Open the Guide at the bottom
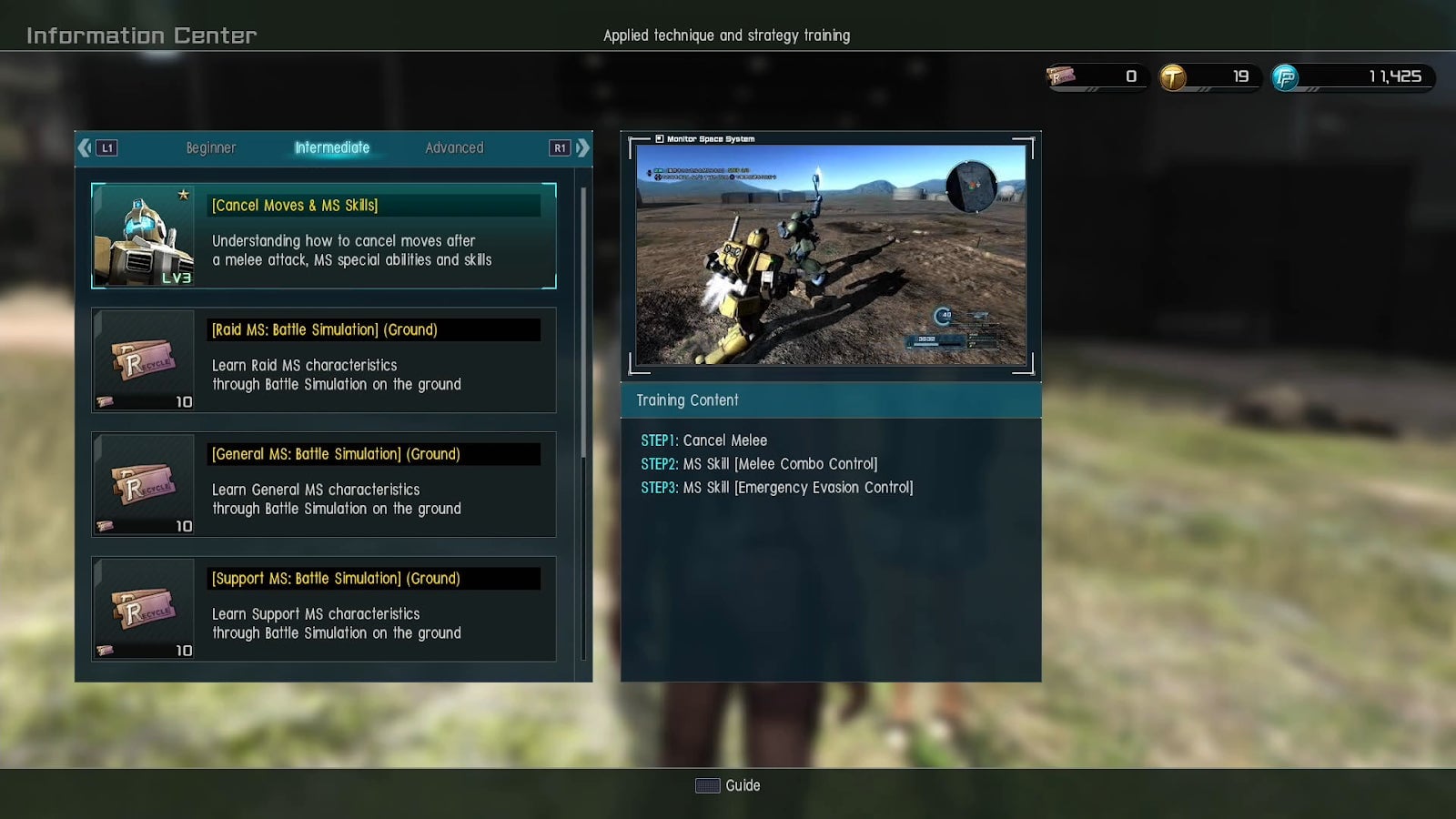Image resolution: width=1456 pixels, height=819 pixels. point(728,785)
